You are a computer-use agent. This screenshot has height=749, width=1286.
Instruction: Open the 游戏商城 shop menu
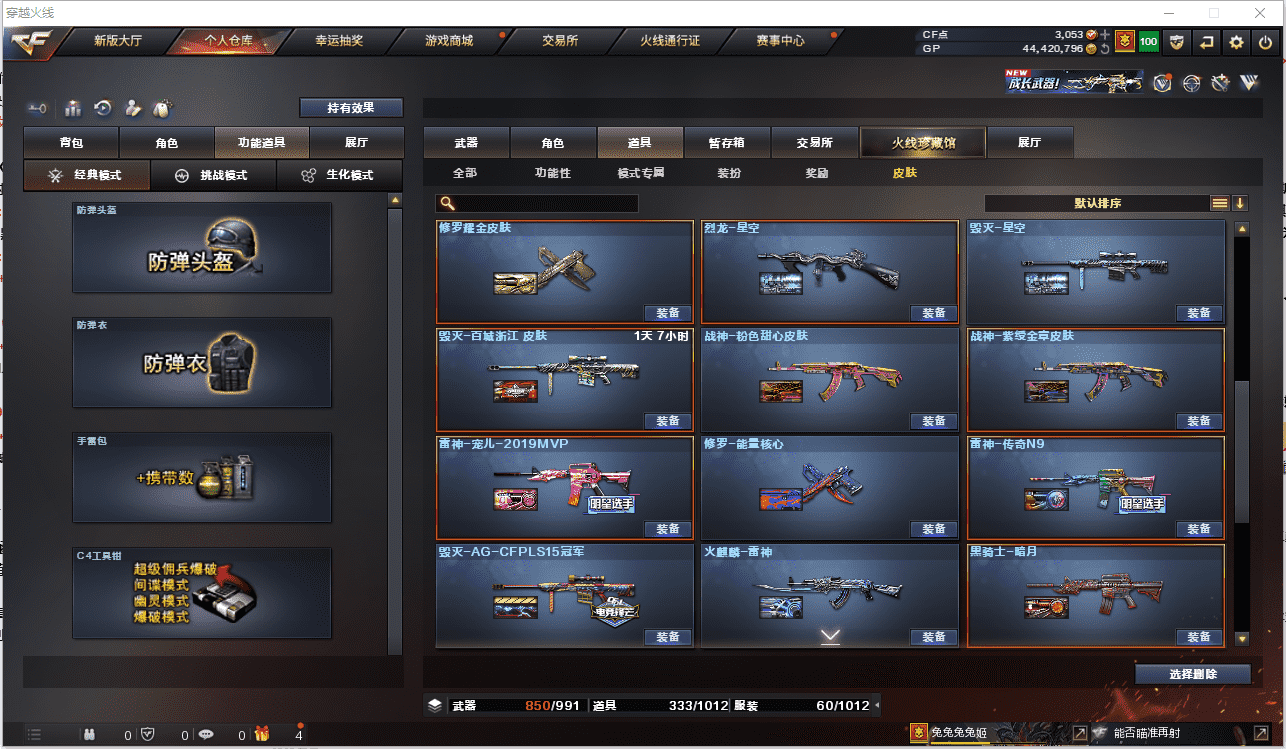pos(449,41)
